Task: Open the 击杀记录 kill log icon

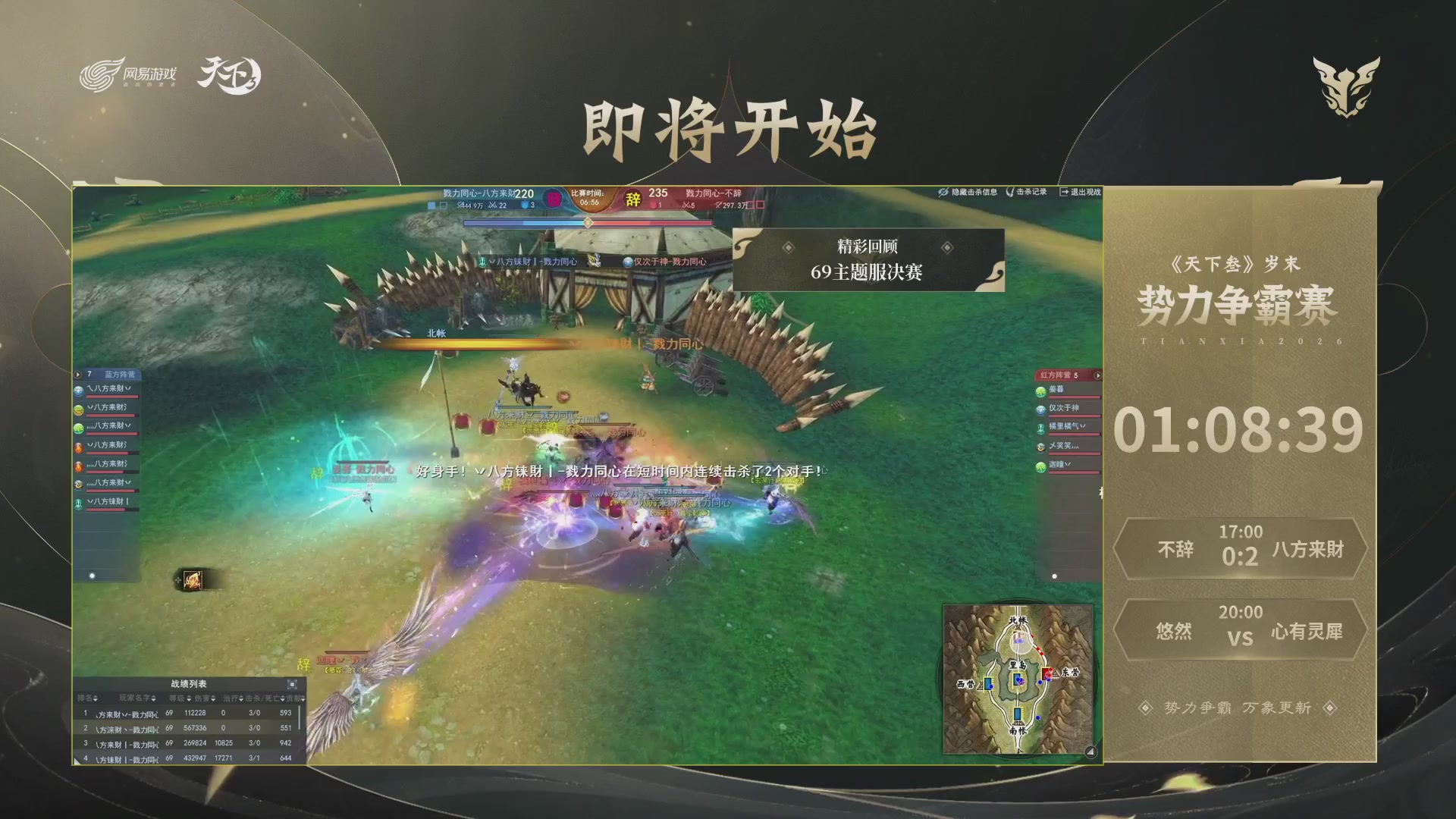Action: (1010, 192)
